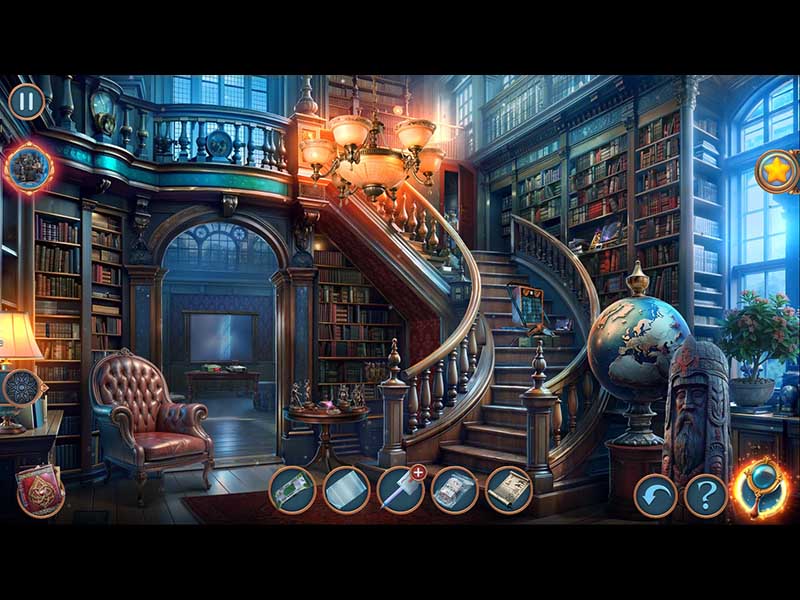The height and width of the screenshot is (600, 800).
Task: Click the round ornate compass medallion icon
Action: 20,388
